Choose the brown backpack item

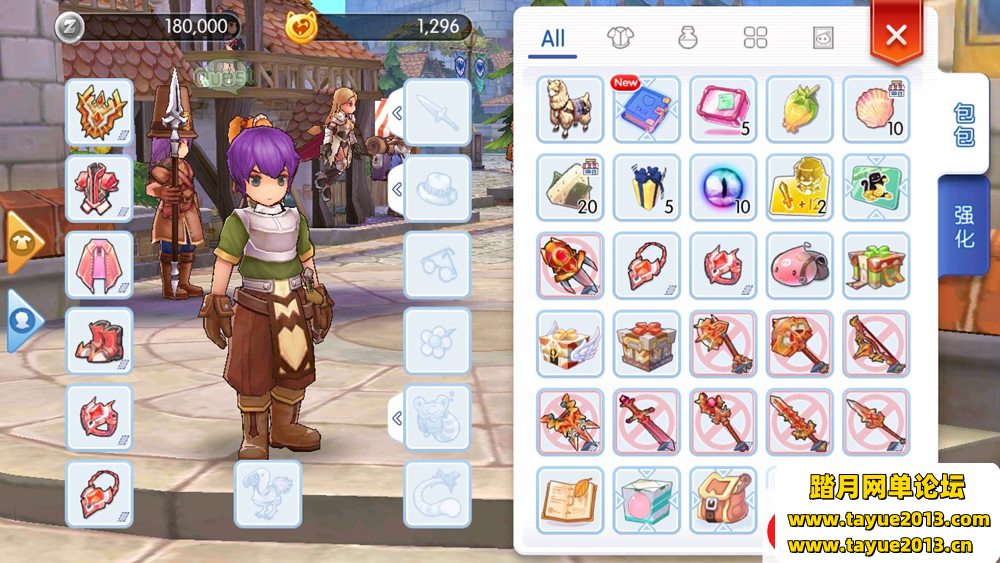pyautogui.click(x=723, y=499)
